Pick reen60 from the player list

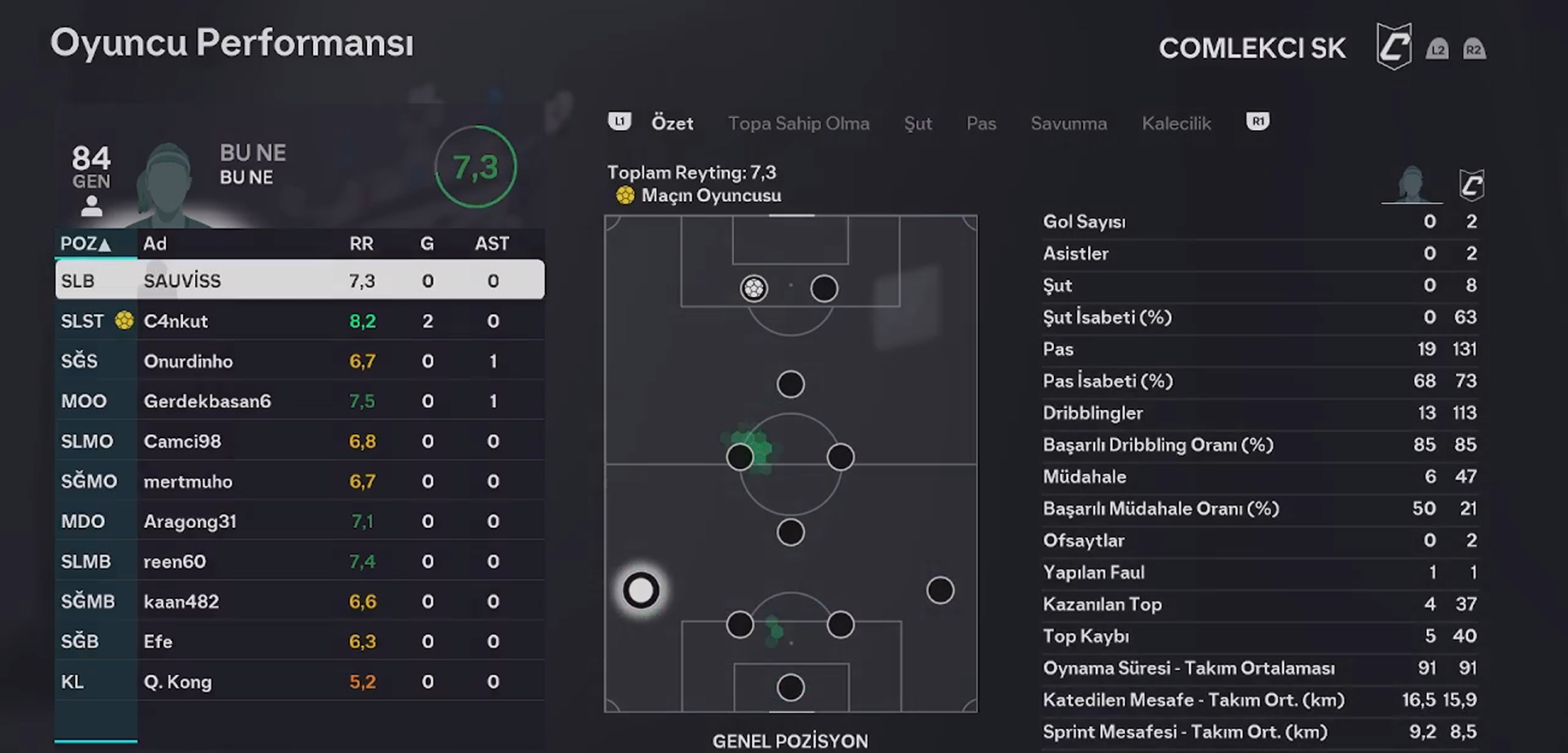(x=299, y=561)
